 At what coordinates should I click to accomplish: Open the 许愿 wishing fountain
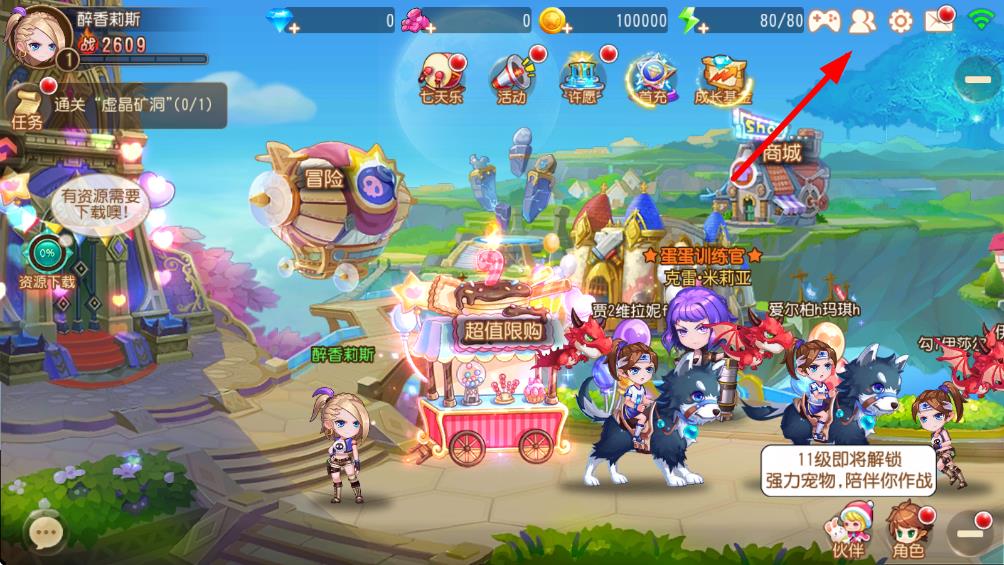[581, 76]
